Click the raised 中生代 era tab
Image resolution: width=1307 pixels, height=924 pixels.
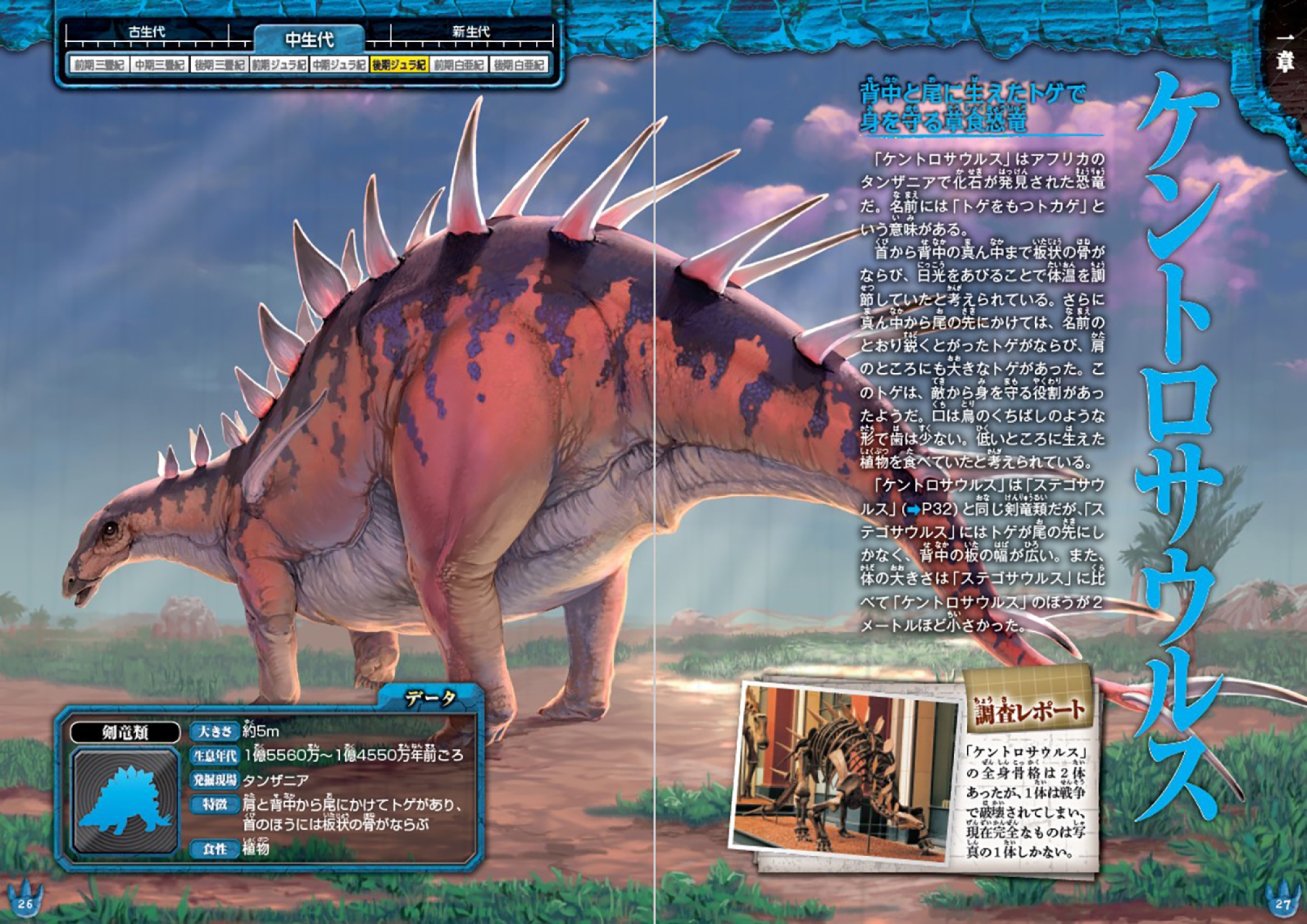pyautogui.click(x=309, y=40)
